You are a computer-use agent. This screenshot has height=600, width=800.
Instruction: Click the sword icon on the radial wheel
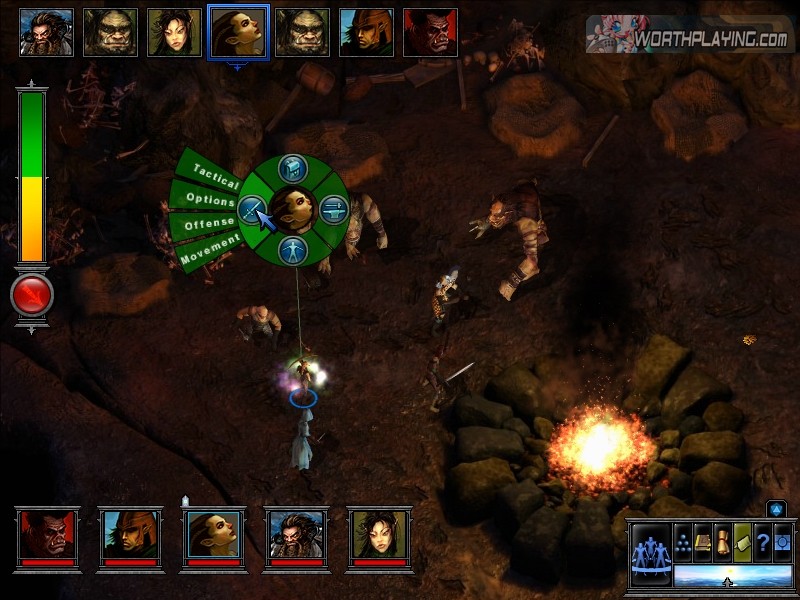point(251,209)
